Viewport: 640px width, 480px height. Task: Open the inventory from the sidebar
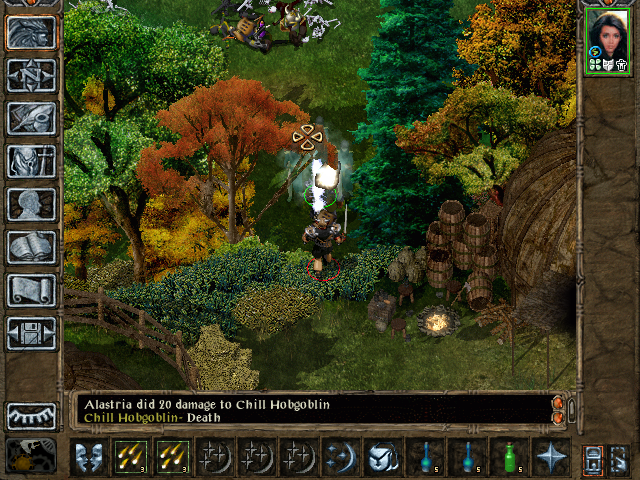coord(31,118)
